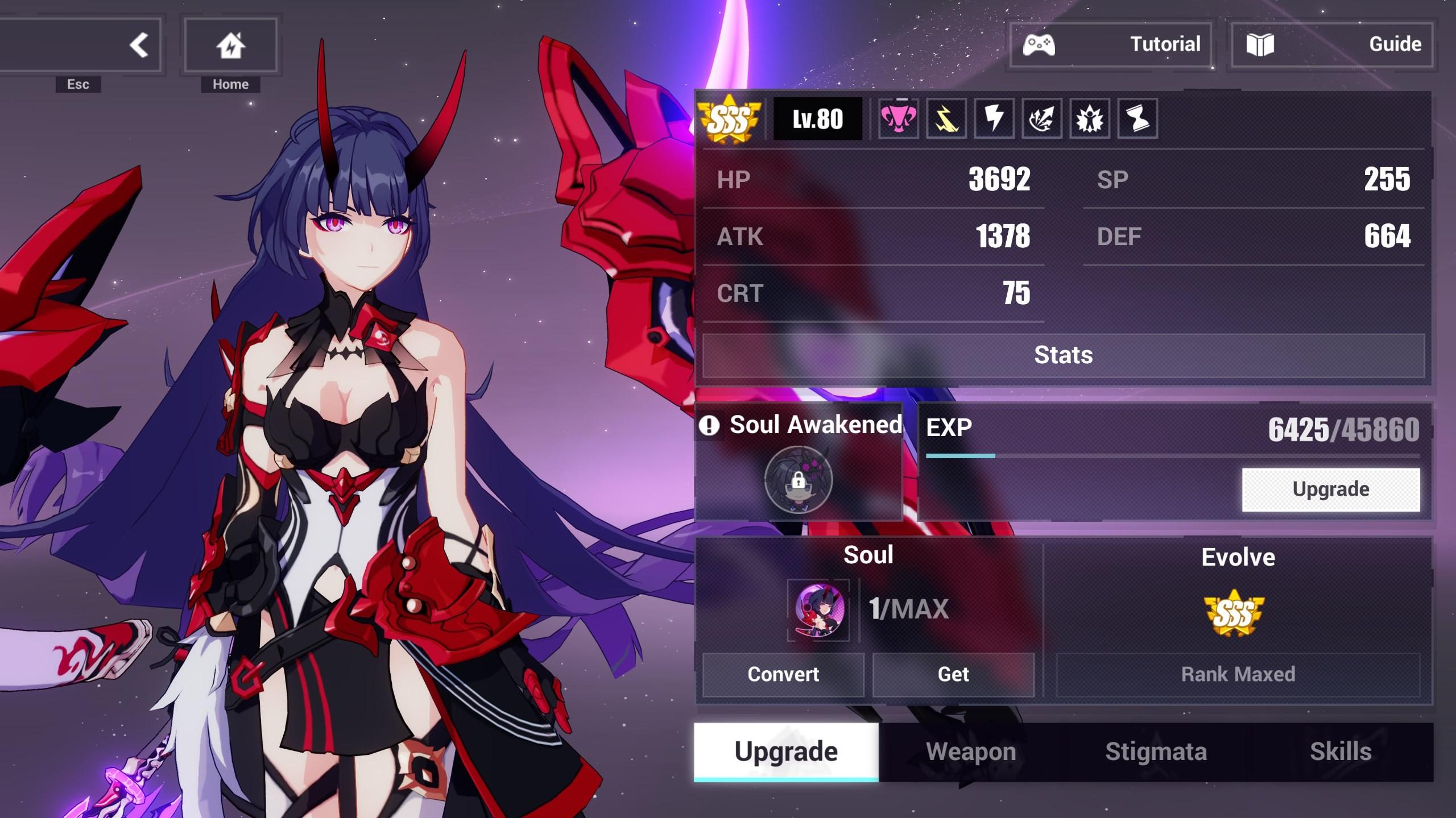Click the Rank Maxed evolve button

coord(1238,674)
